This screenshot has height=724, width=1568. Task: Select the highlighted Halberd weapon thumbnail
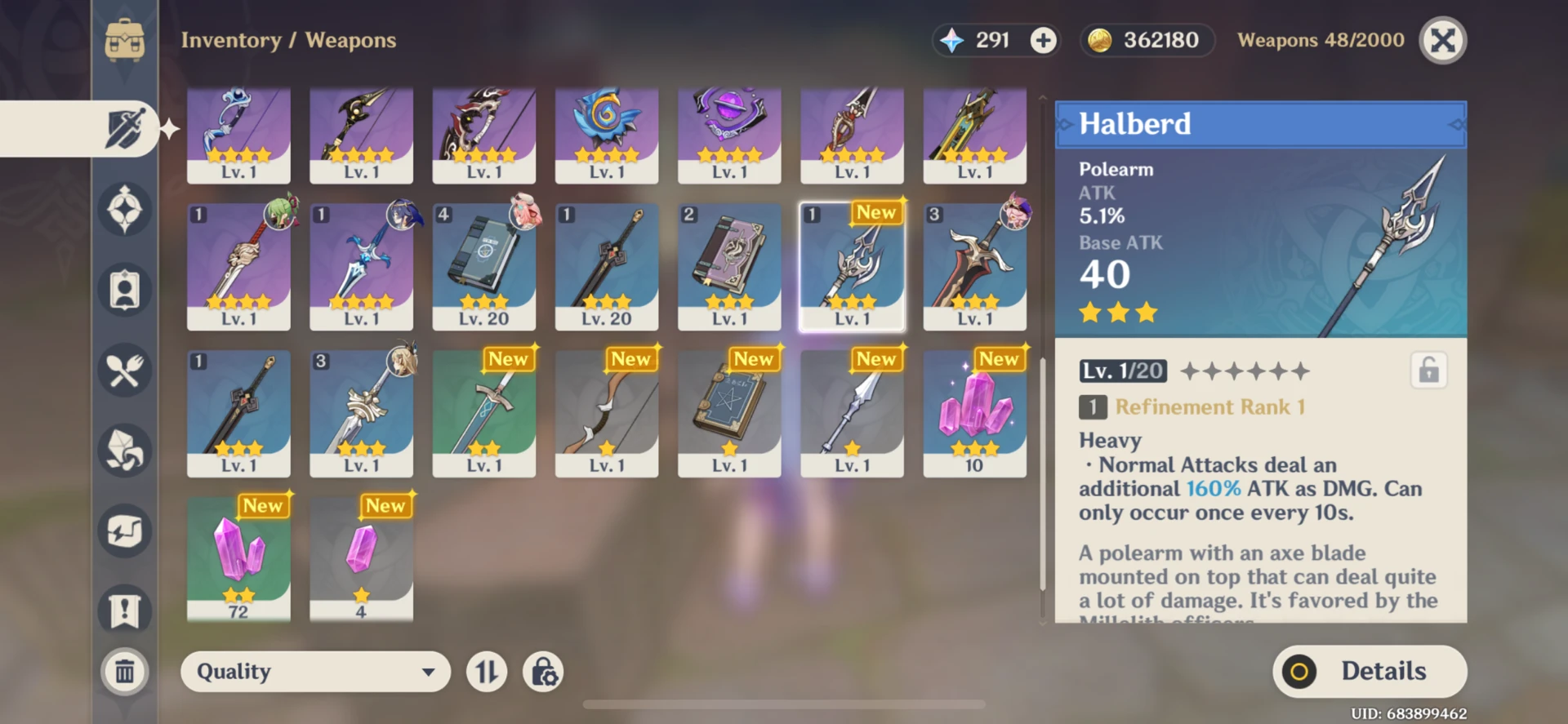pyautogui.click(x=852, y=265)
